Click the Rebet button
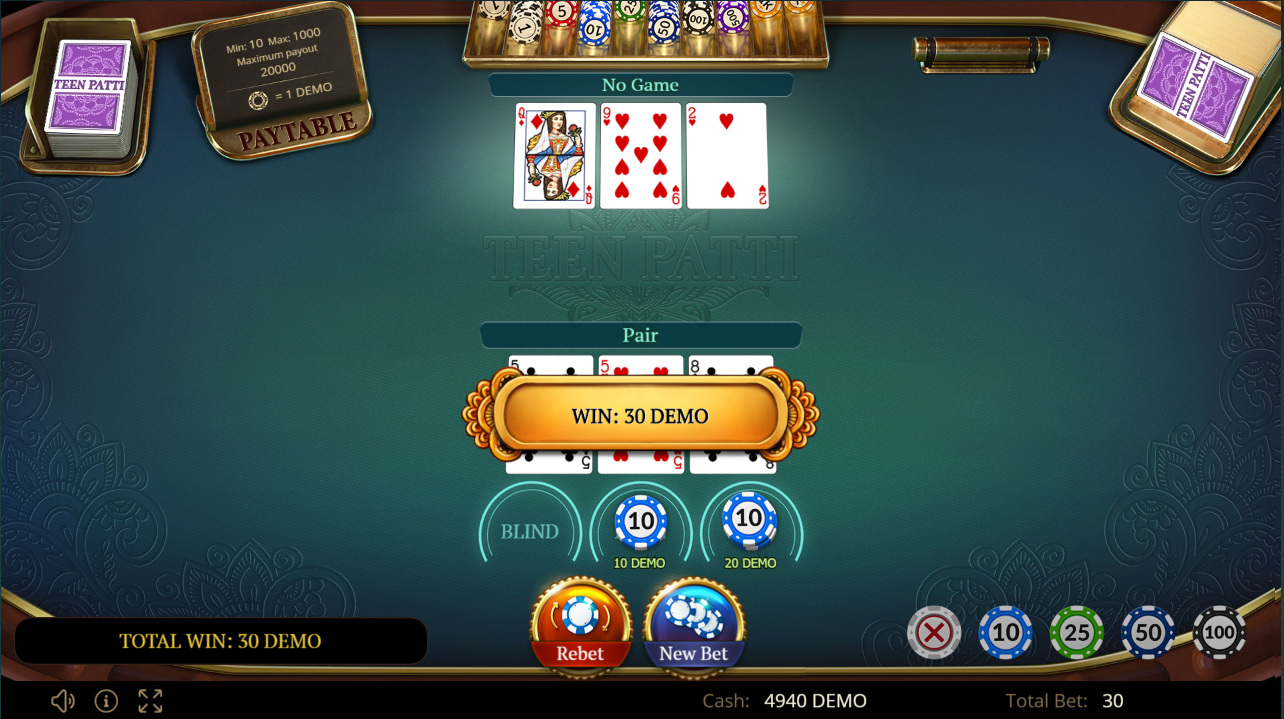Image resolution: width=1284 pixels, height=719 pixels. coord(580,624)
